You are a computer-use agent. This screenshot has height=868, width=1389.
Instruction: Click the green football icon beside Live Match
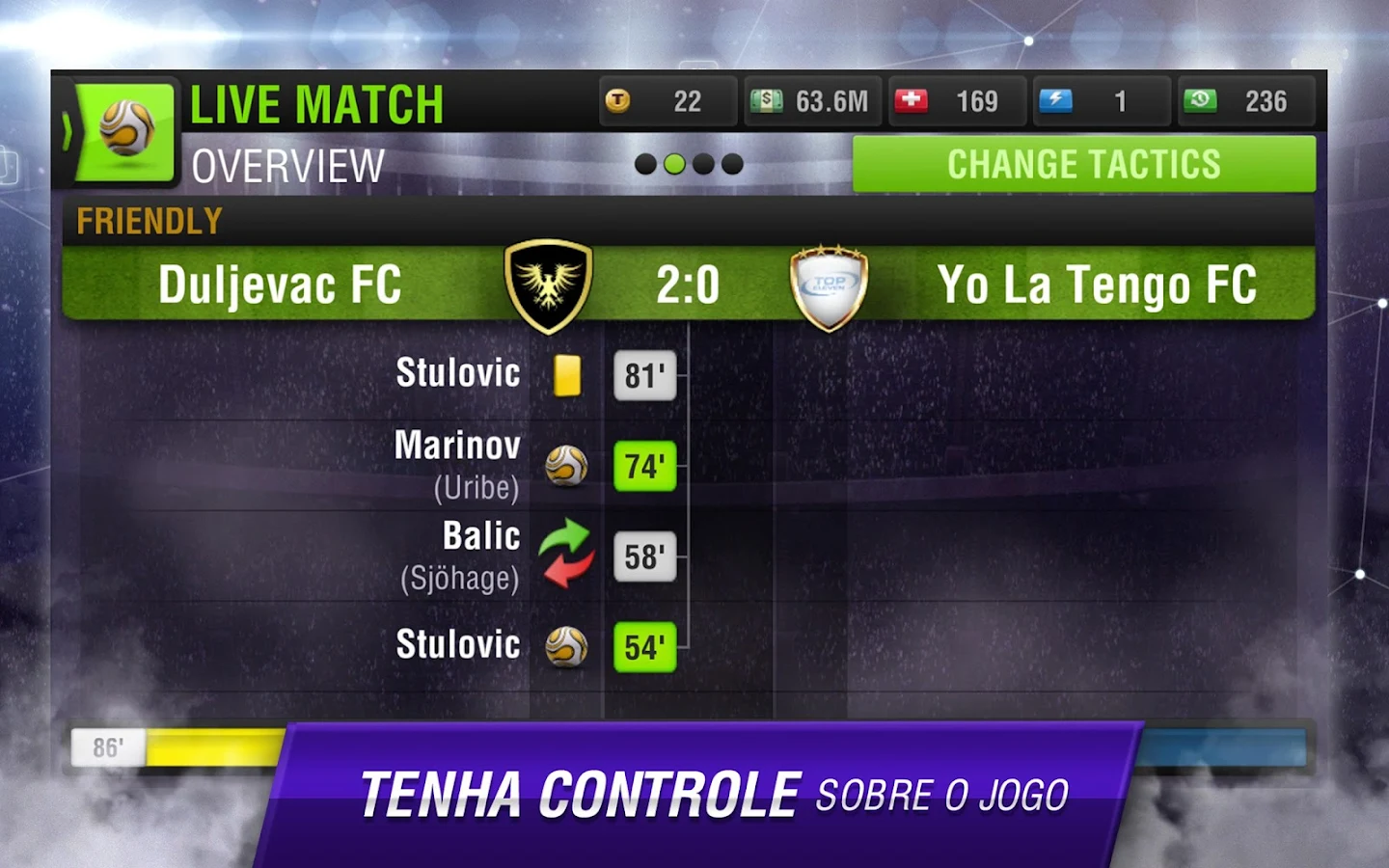126,129
